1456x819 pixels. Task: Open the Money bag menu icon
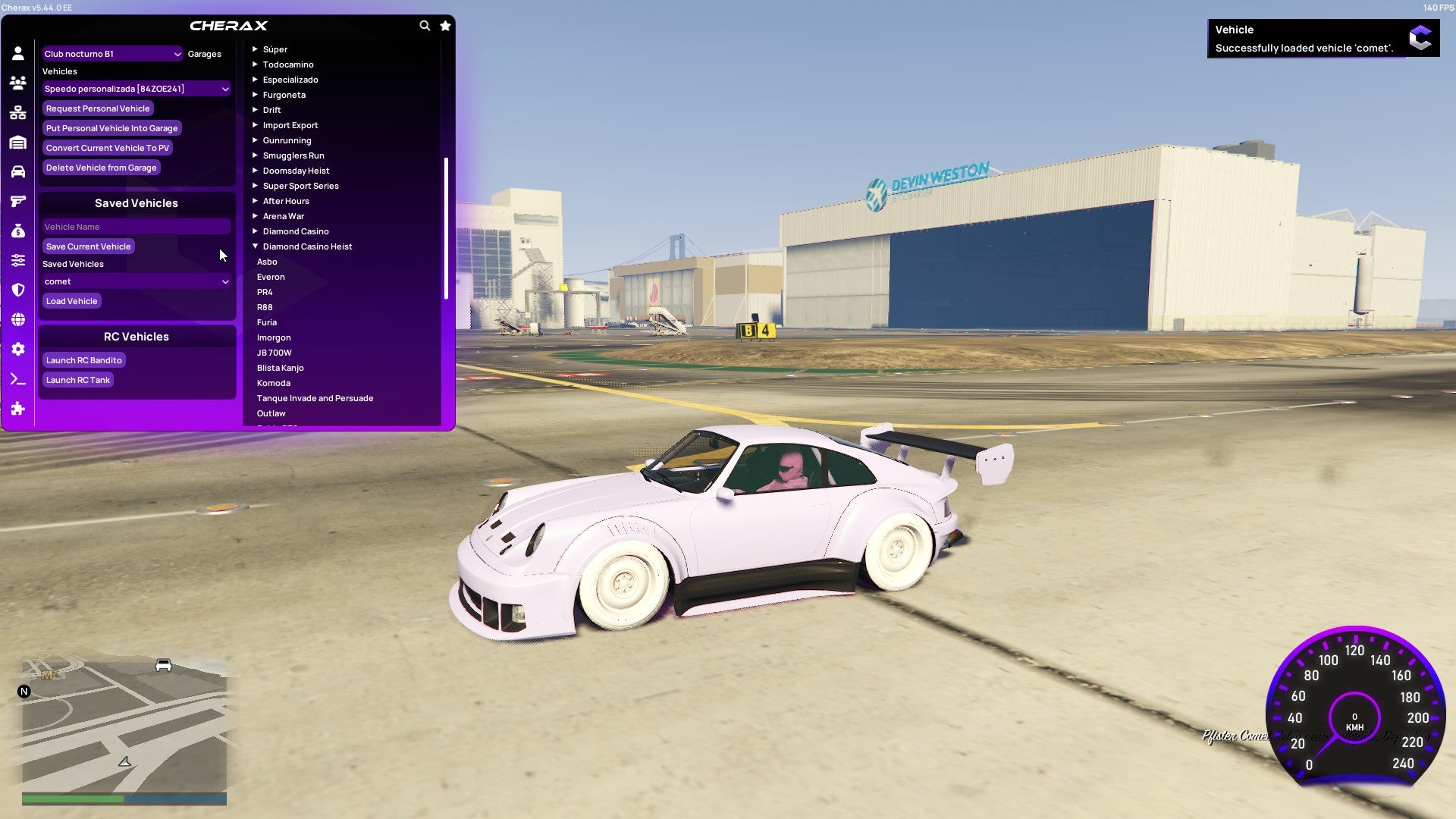click(x=18, y=231)
